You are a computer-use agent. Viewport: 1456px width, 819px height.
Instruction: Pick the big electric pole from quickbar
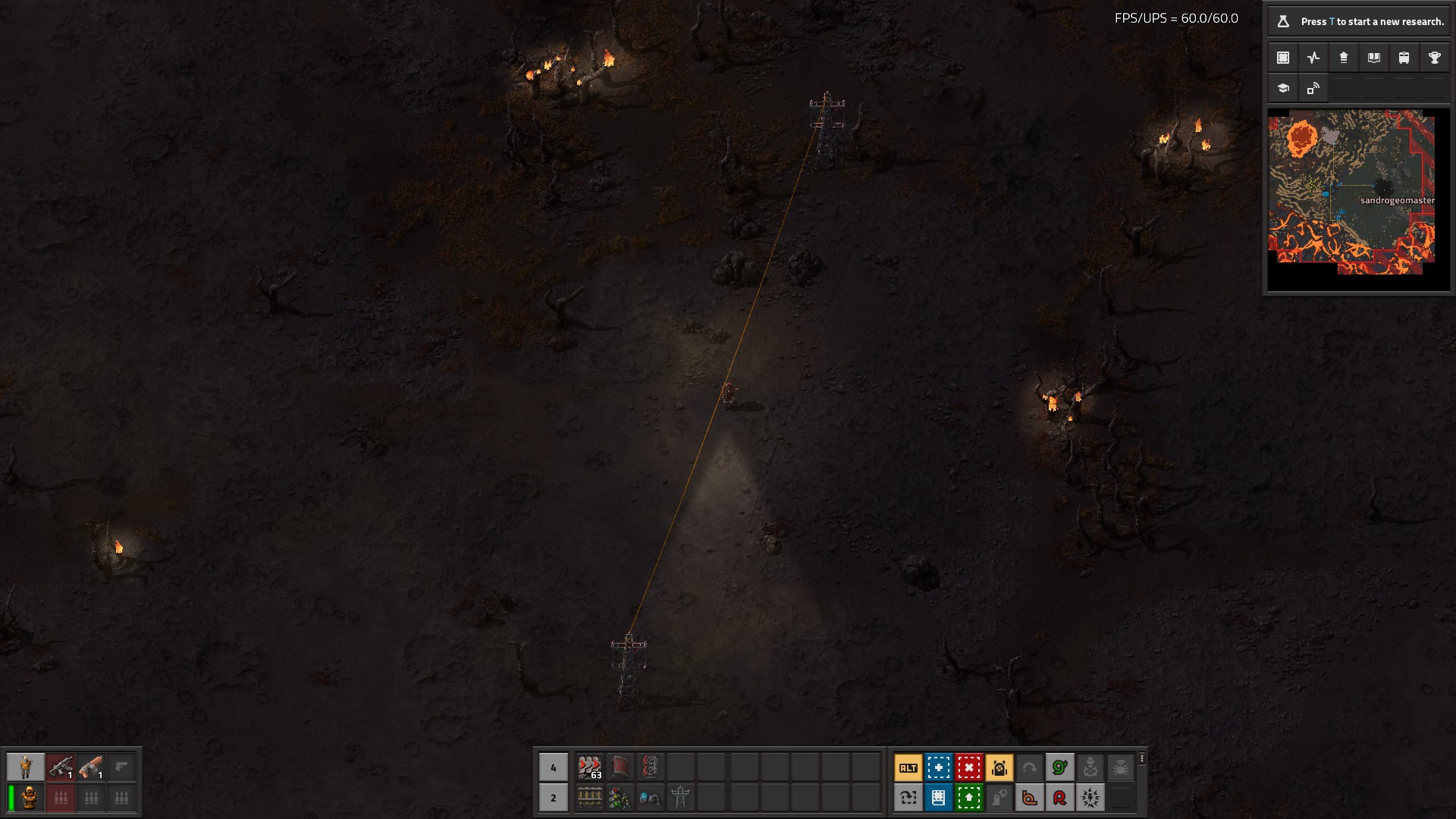tap(680, 797)
